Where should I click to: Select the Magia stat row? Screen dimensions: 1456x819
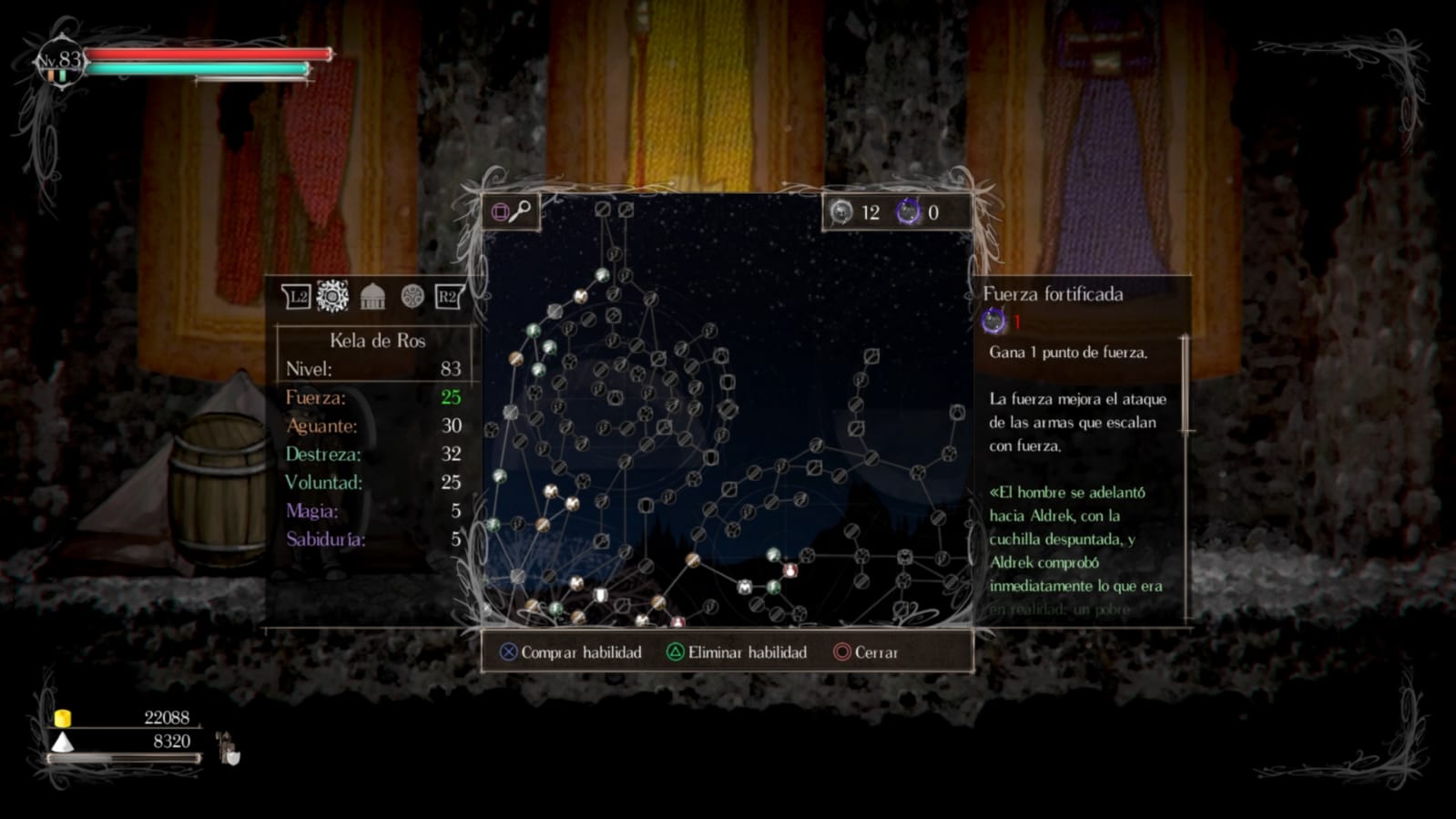click(373, 510)
